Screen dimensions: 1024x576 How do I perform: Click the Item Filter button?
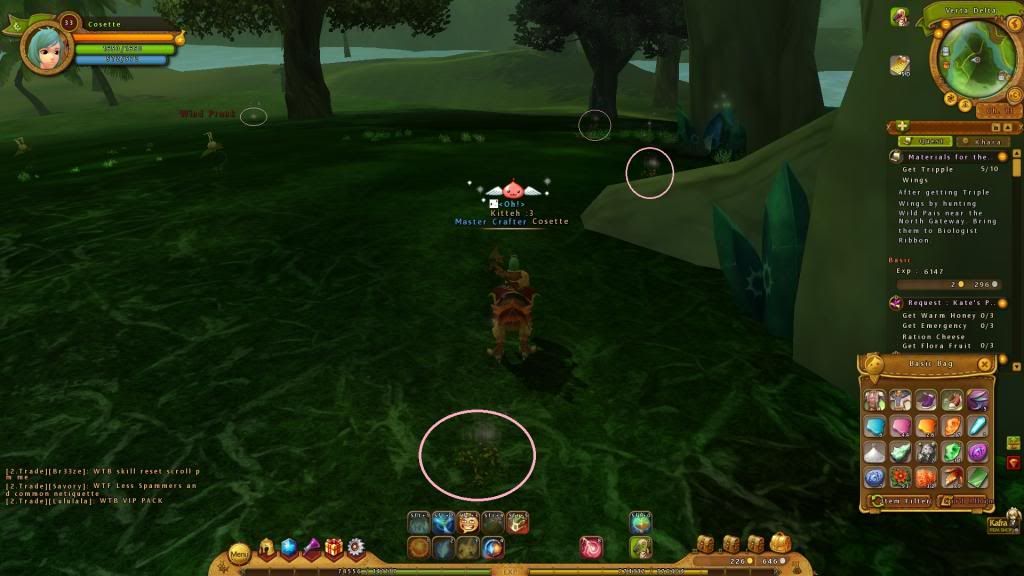tap(901, 500)
